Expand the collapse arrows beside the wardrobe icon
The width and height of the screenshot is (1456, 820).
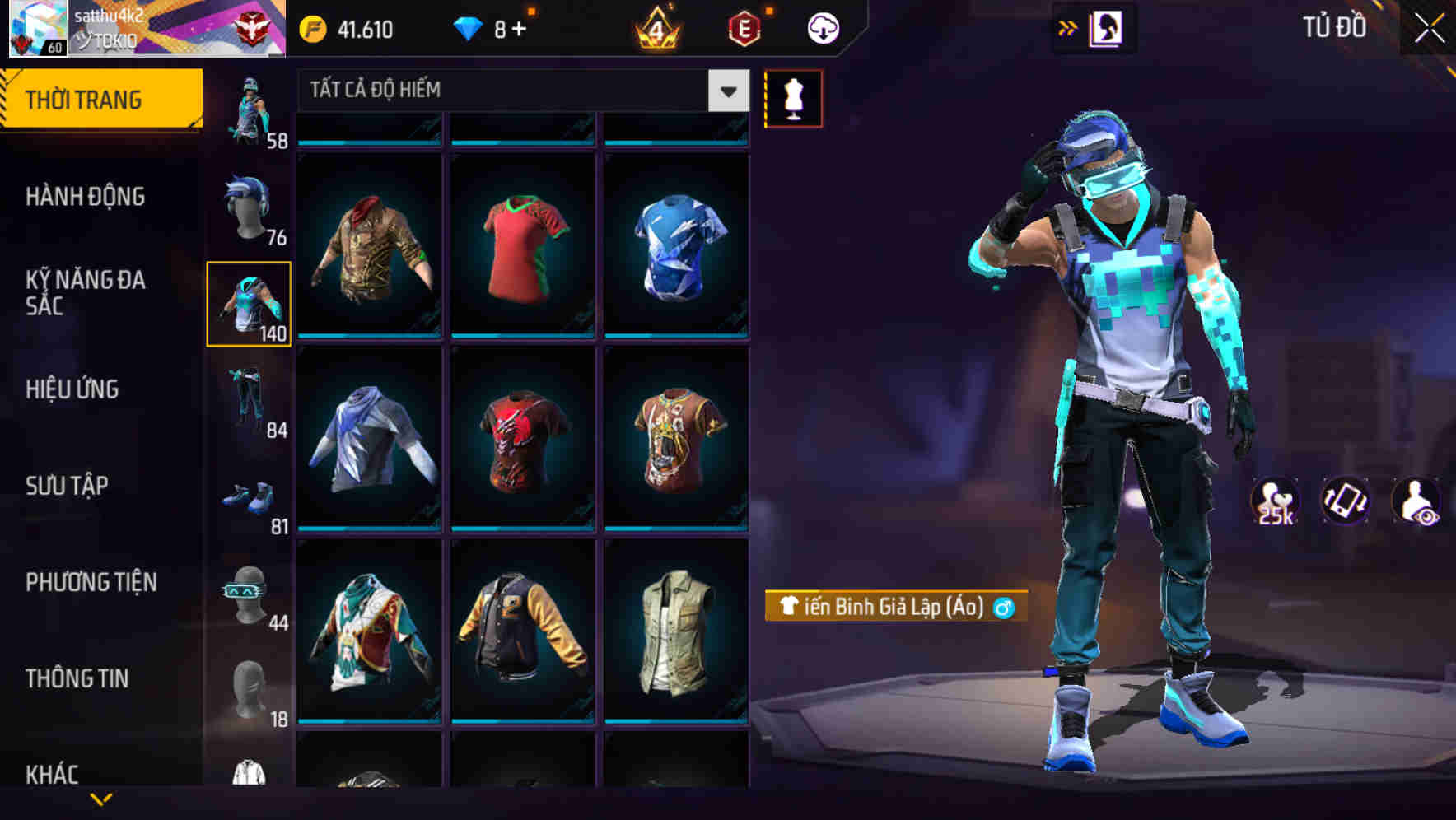click(x=1066, y=26)
